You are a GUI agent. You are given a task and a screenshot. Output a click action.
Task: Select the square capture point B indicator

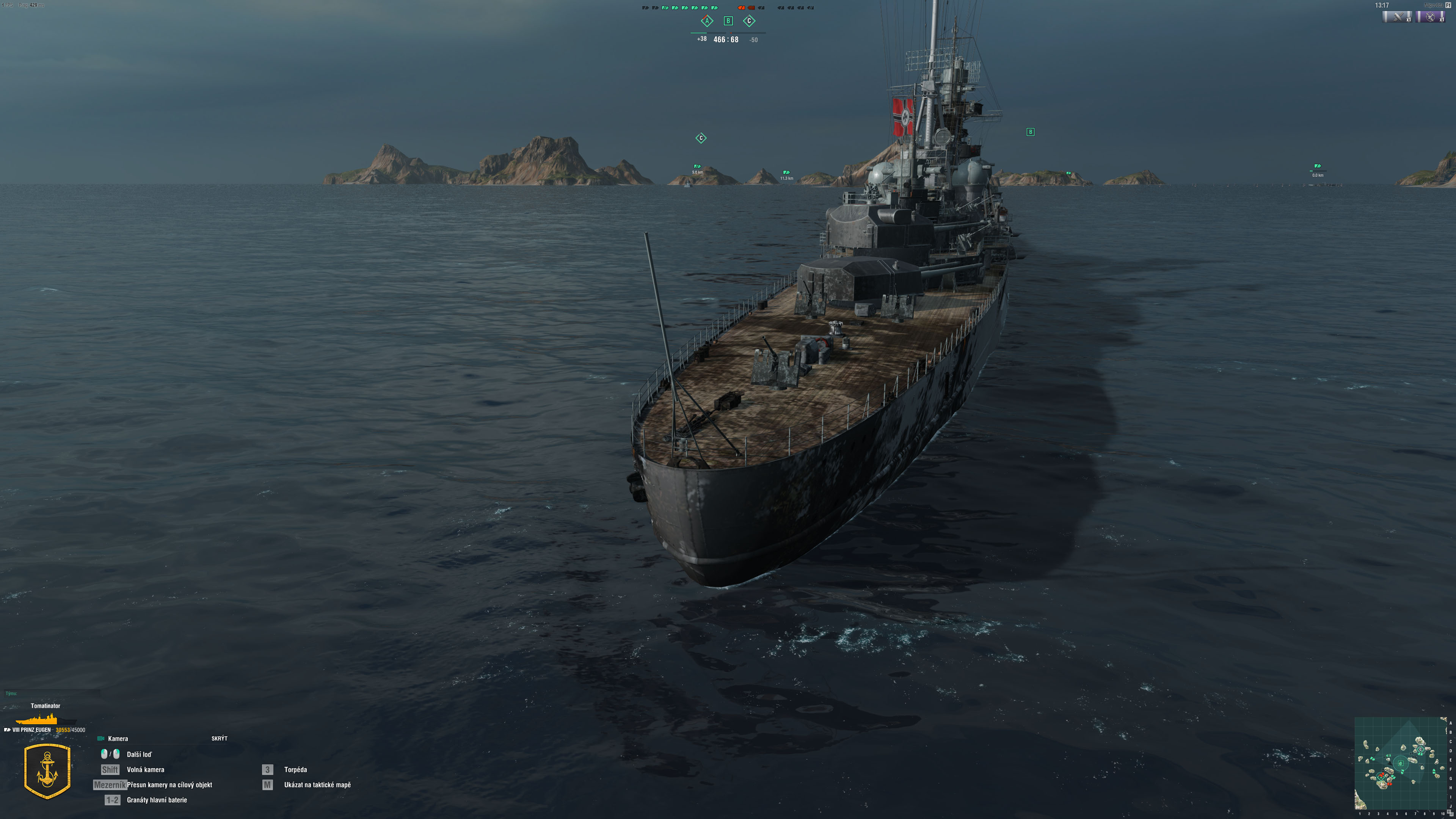click(x=728, y=21)
